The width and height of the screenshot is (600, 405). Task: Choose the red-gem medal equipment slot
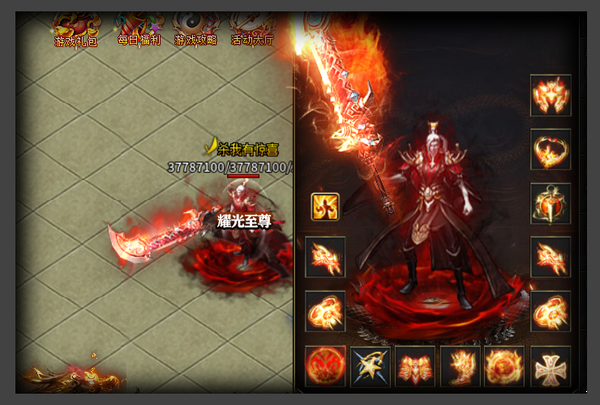coord(550,203)
